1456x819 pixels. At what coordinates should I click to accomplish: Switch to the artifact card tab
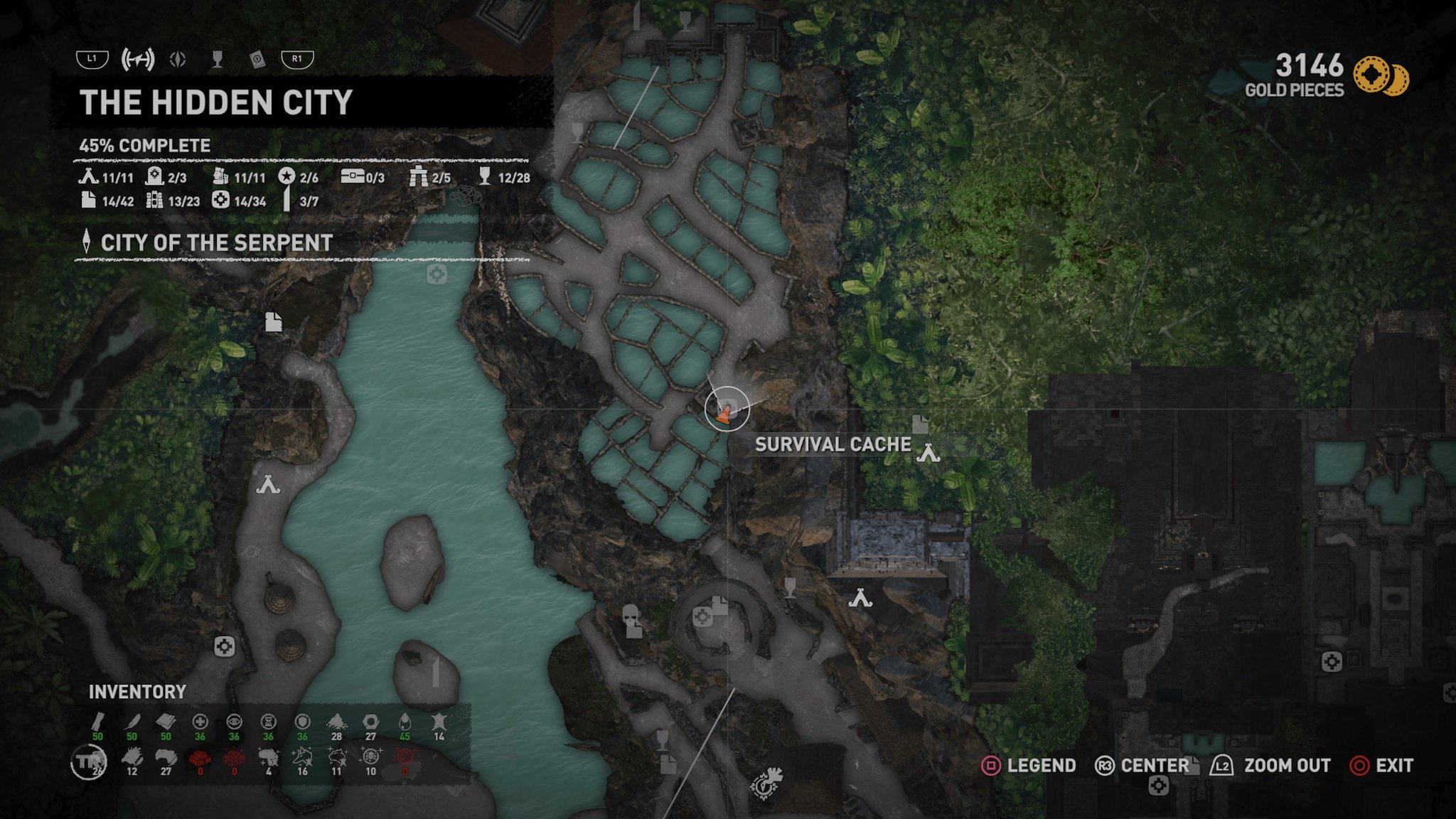tap(257, 60)
